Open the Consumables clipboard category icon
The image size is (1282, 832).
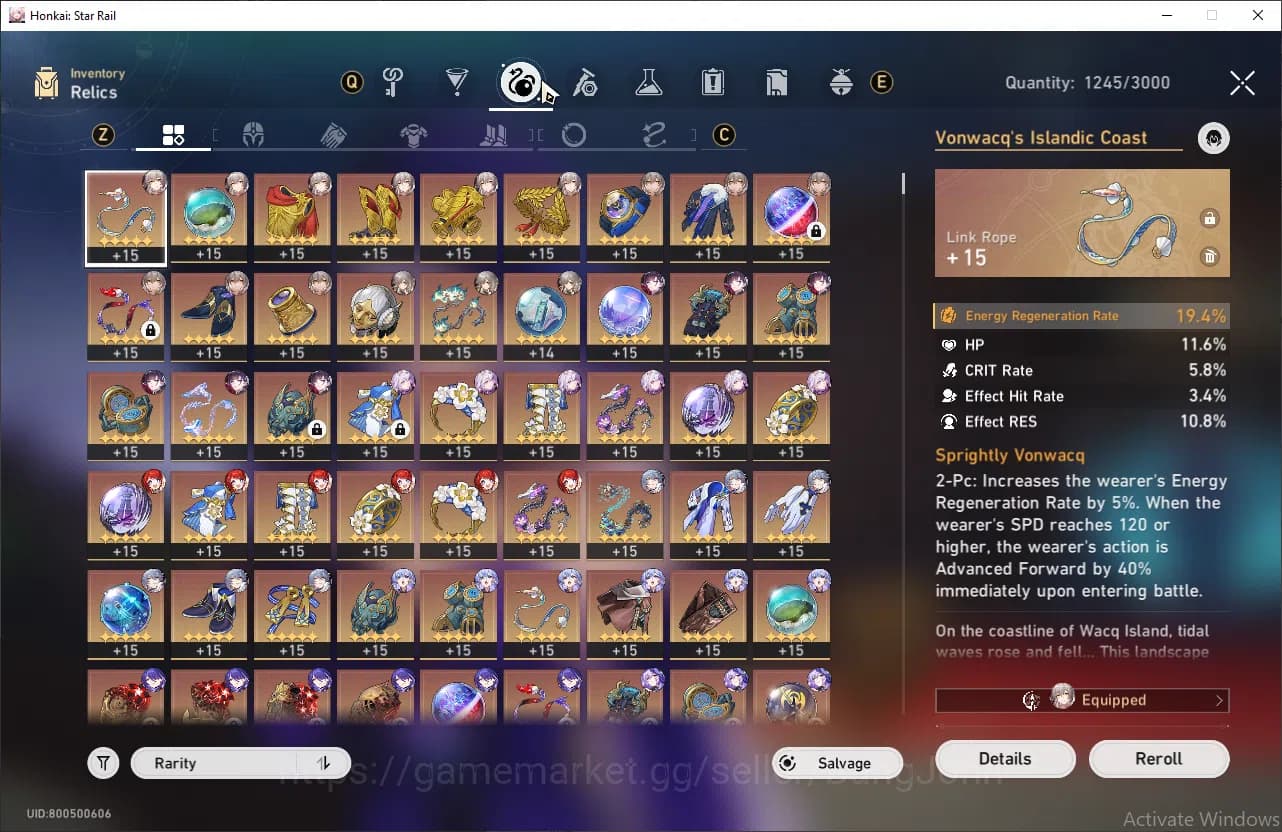pyautogui.click(x=713, y=83)
